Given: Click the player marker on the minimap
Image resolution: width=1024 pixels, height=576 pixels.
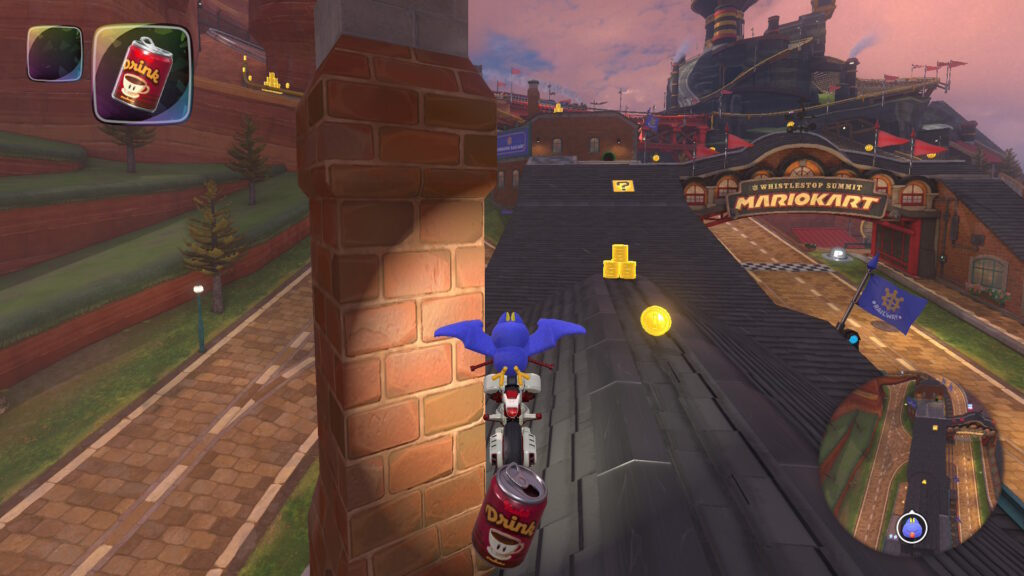Looking at the screenshot, I should click(x=912, y=527).
